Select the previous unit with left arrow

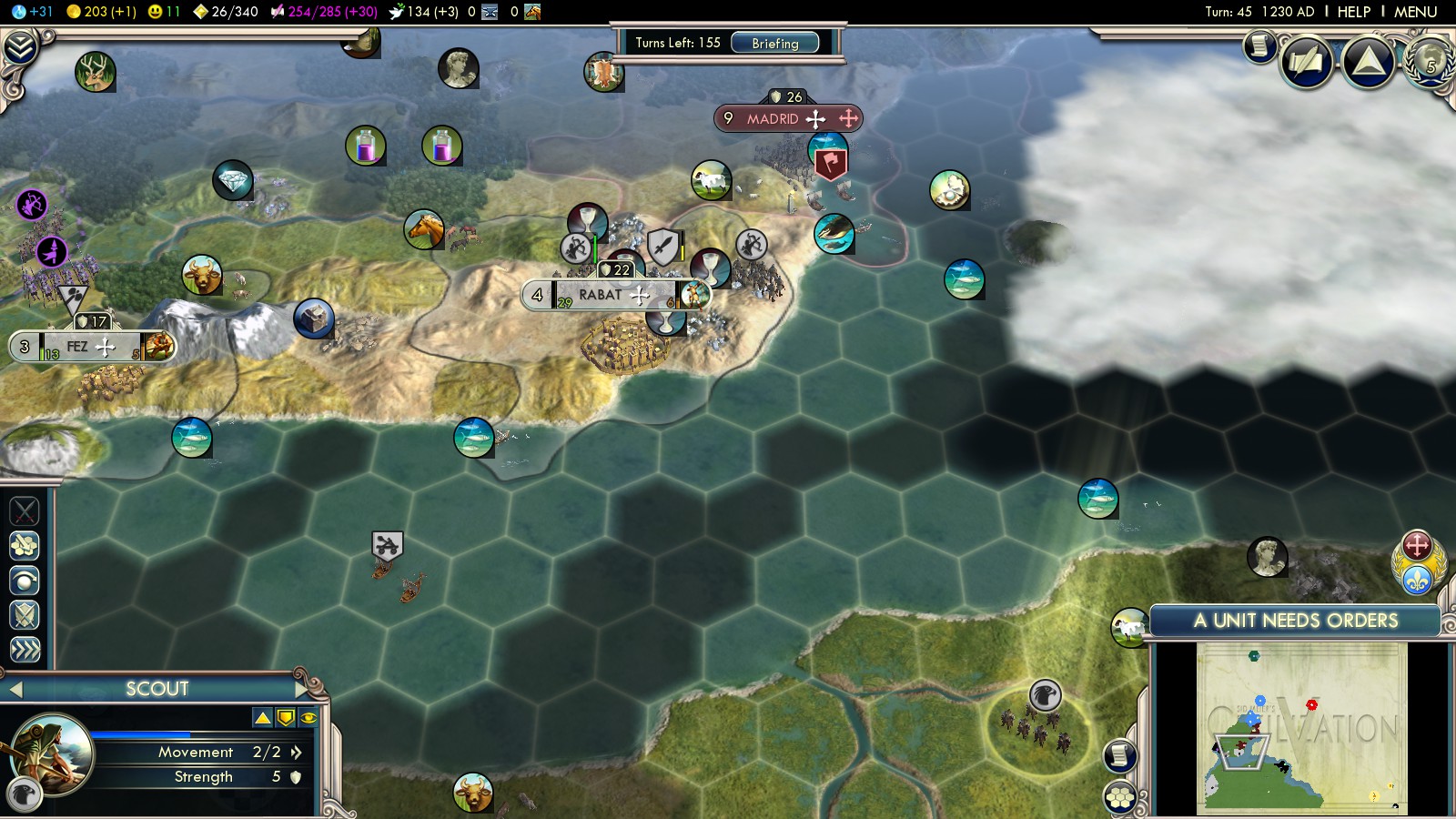[x=14, y=690]
